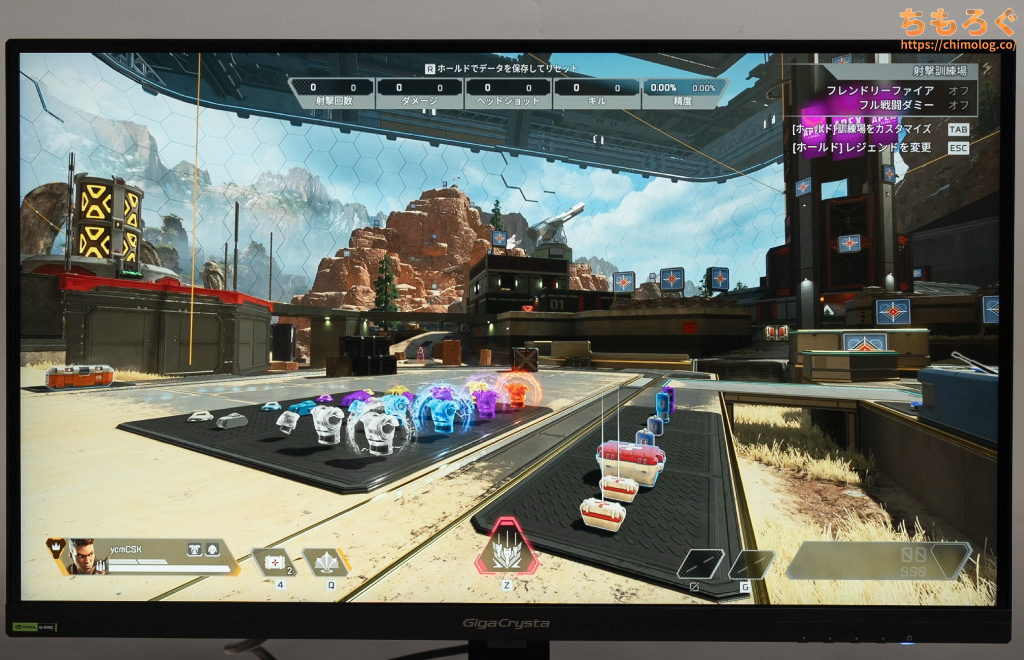Click the crown badge left of the portrait
1024x660 pixels.
56,548
